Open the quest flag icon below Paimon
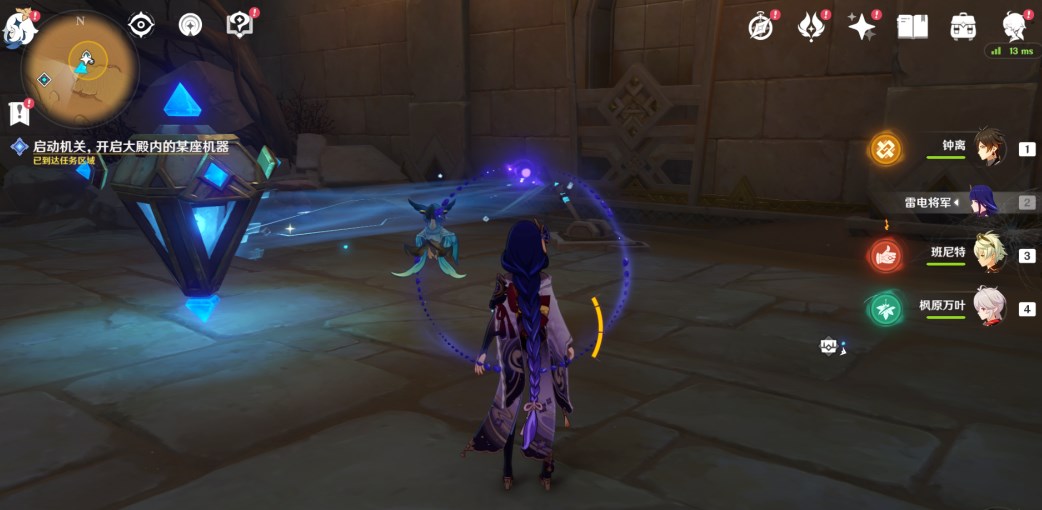The height and width of the screenshot is (510, 1042). coord(18,111)
